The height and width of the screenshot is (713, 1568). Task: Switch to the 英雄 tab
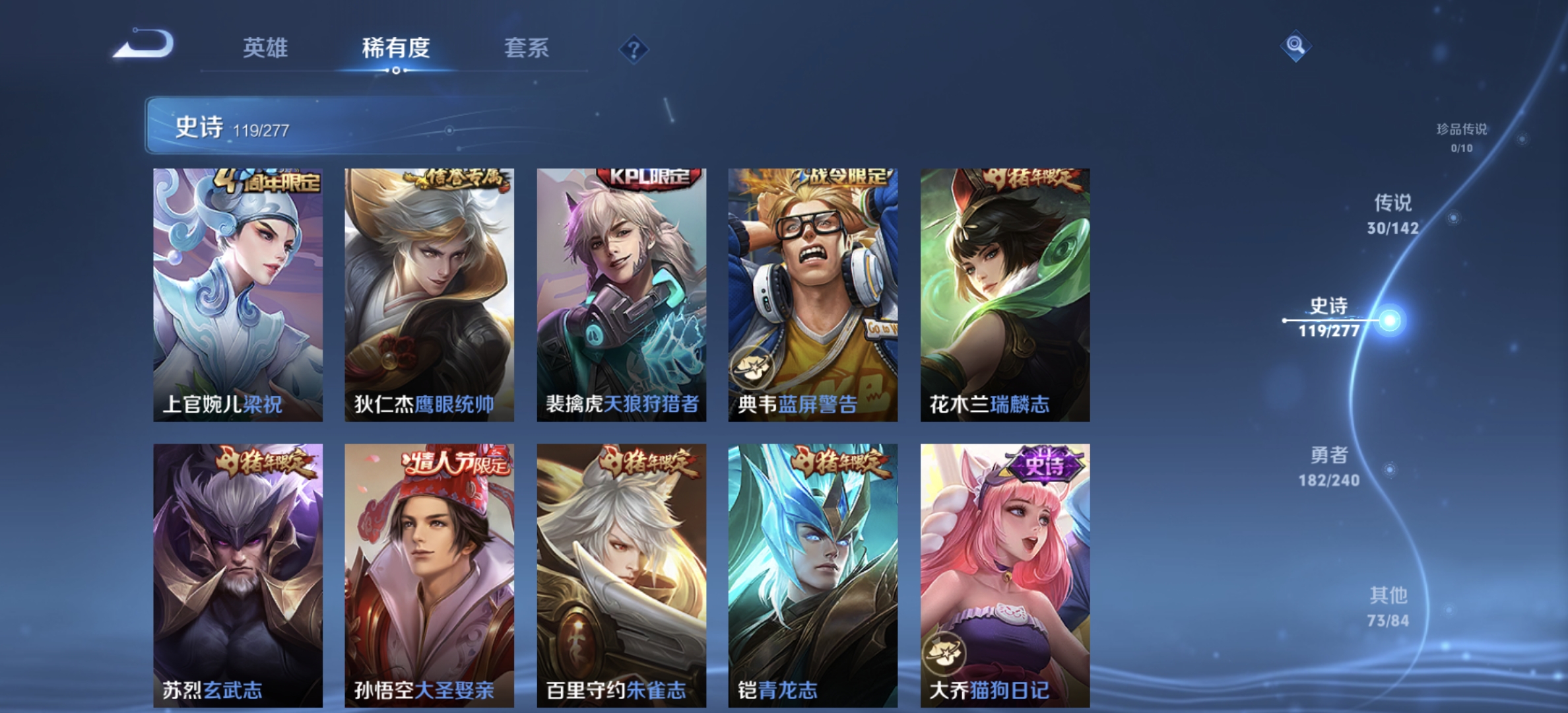click(267, 48)
